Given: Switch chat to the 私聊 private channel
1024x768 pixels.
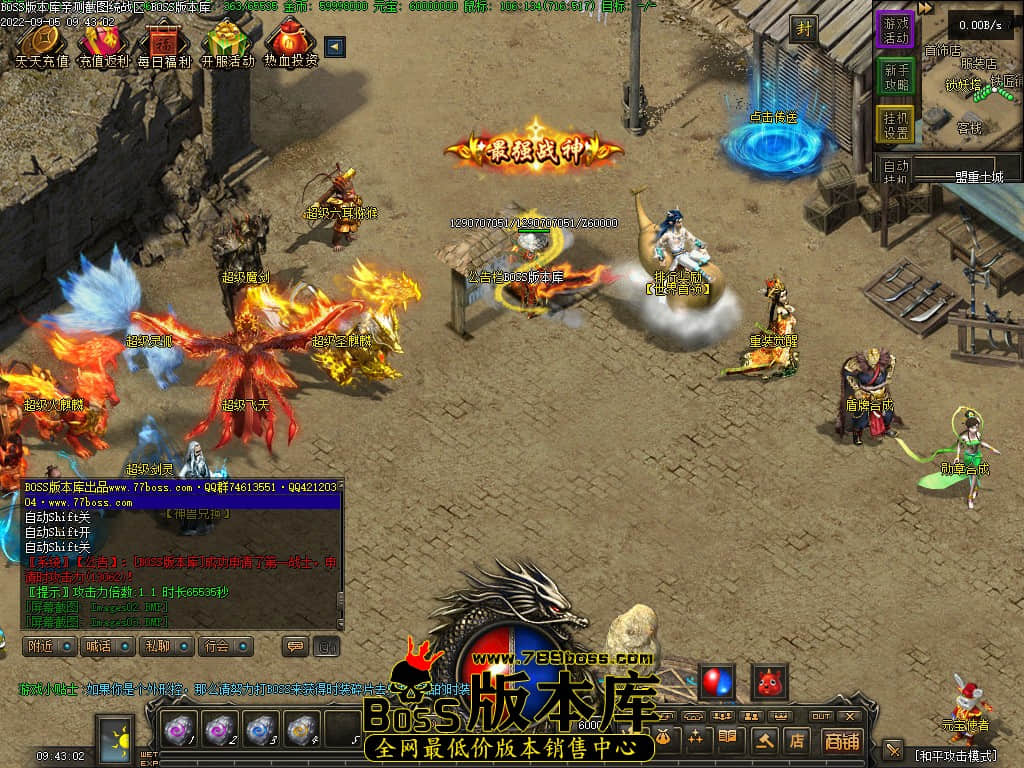Looking at the screenshot, I should pos(166,646).
